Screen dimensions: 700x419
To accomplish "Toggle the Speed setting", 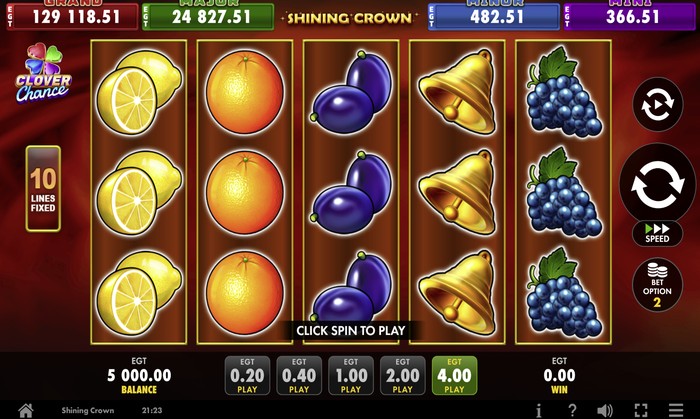I will [x=657, y=233].
